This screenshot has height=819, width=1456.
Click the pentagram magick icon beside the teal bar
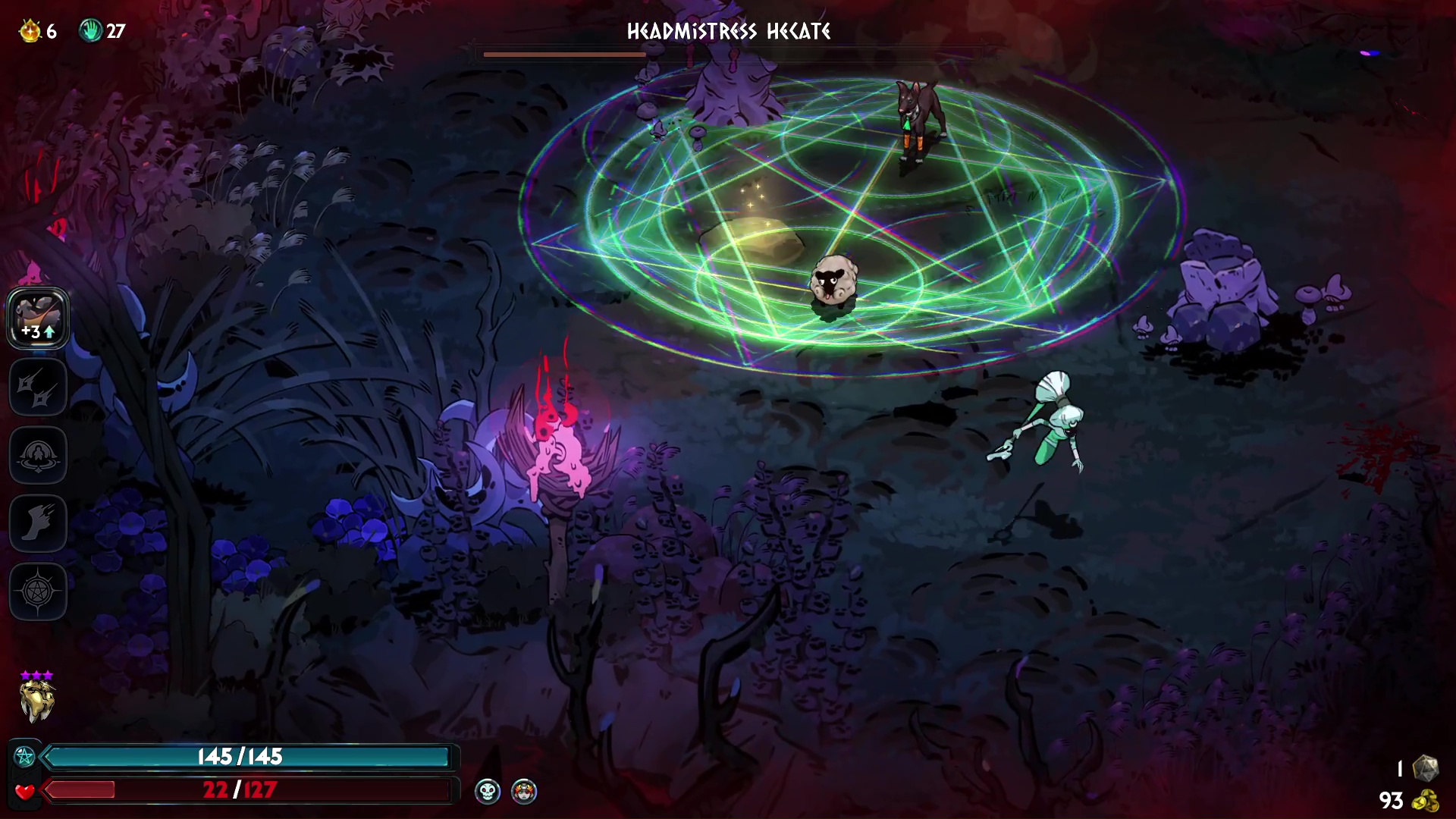[x=24, y=756]
